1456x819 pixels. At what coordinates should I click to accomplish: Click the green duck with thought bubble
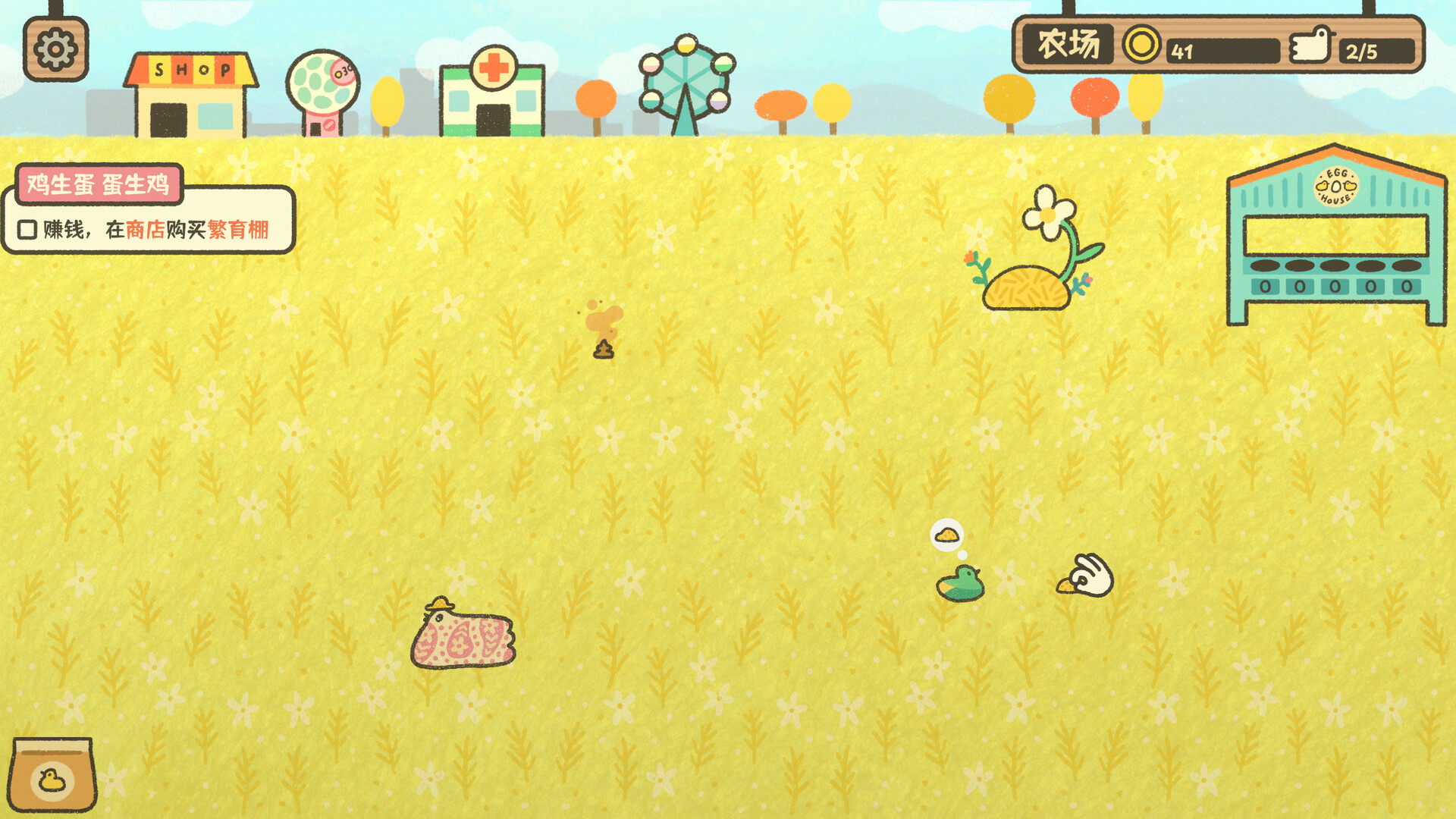959,582
